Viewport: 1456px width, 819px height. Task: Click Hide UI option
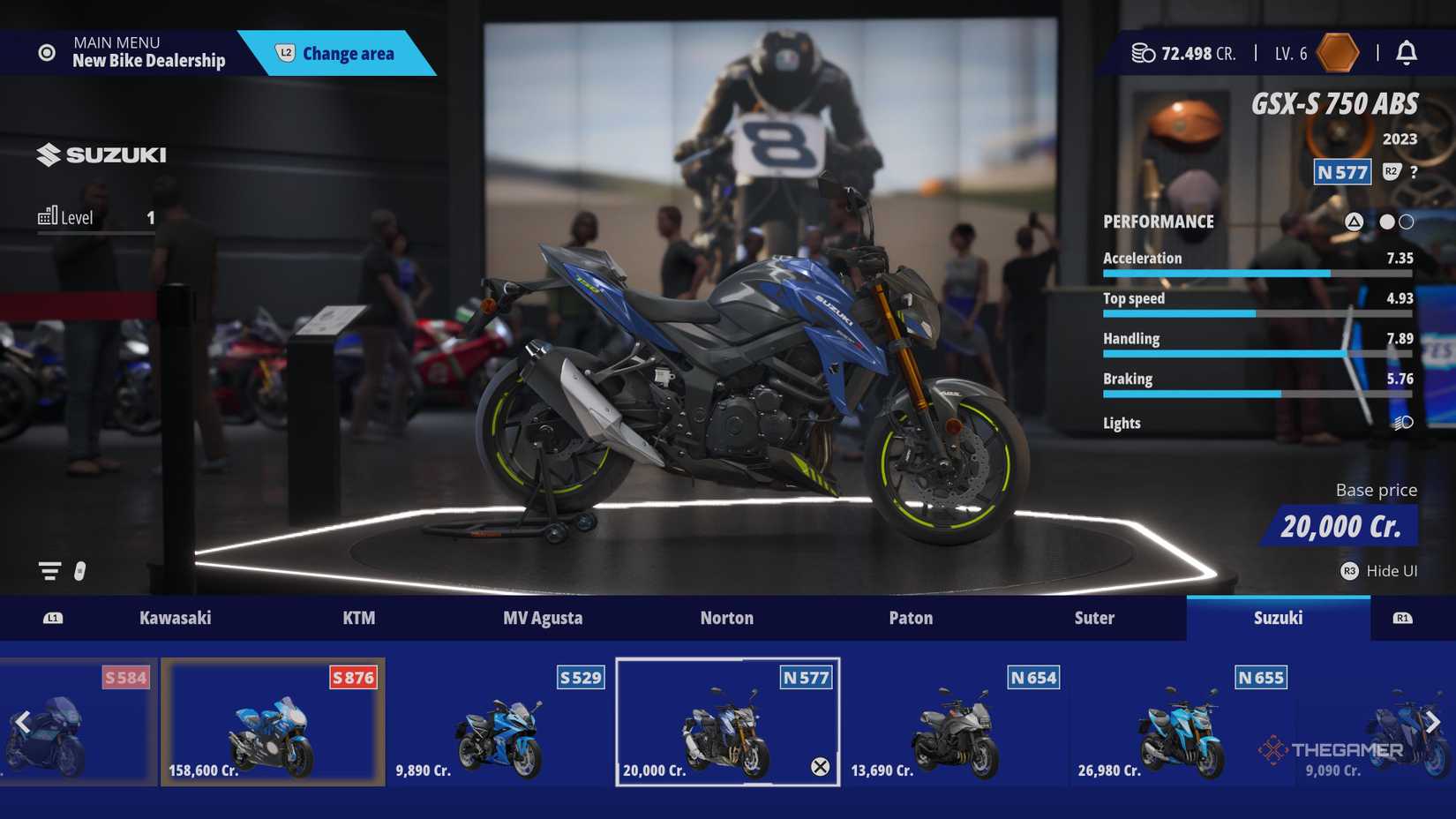tap(1390, 571)
